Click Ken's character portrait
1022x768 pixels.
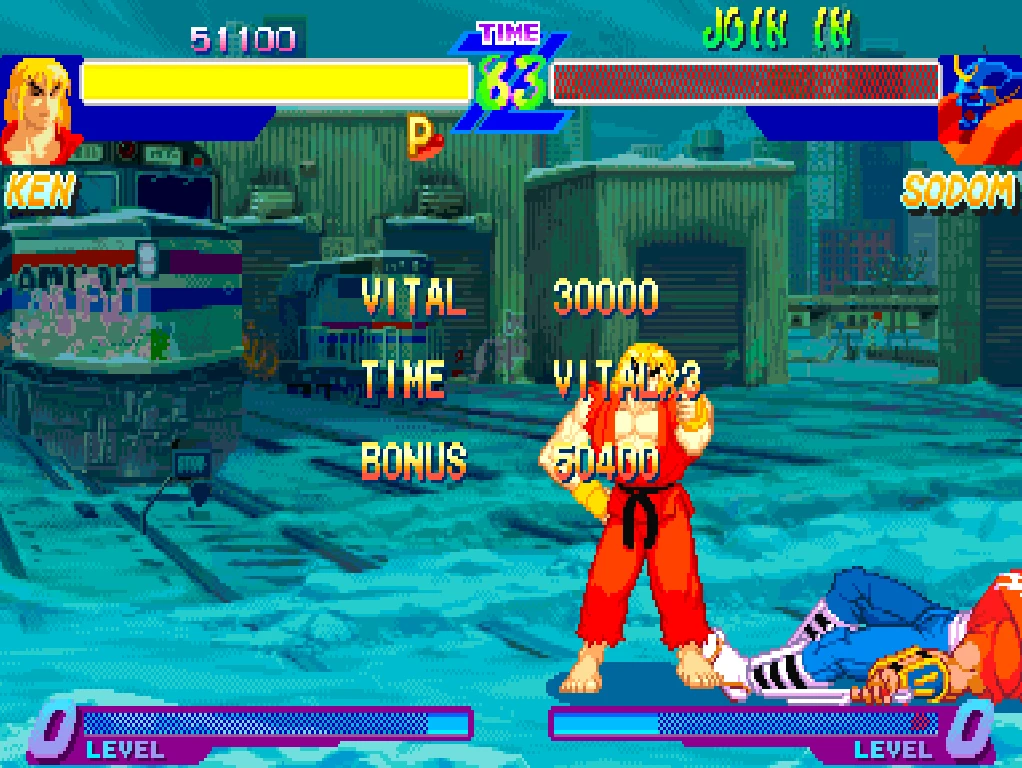[x=38, y=110]
